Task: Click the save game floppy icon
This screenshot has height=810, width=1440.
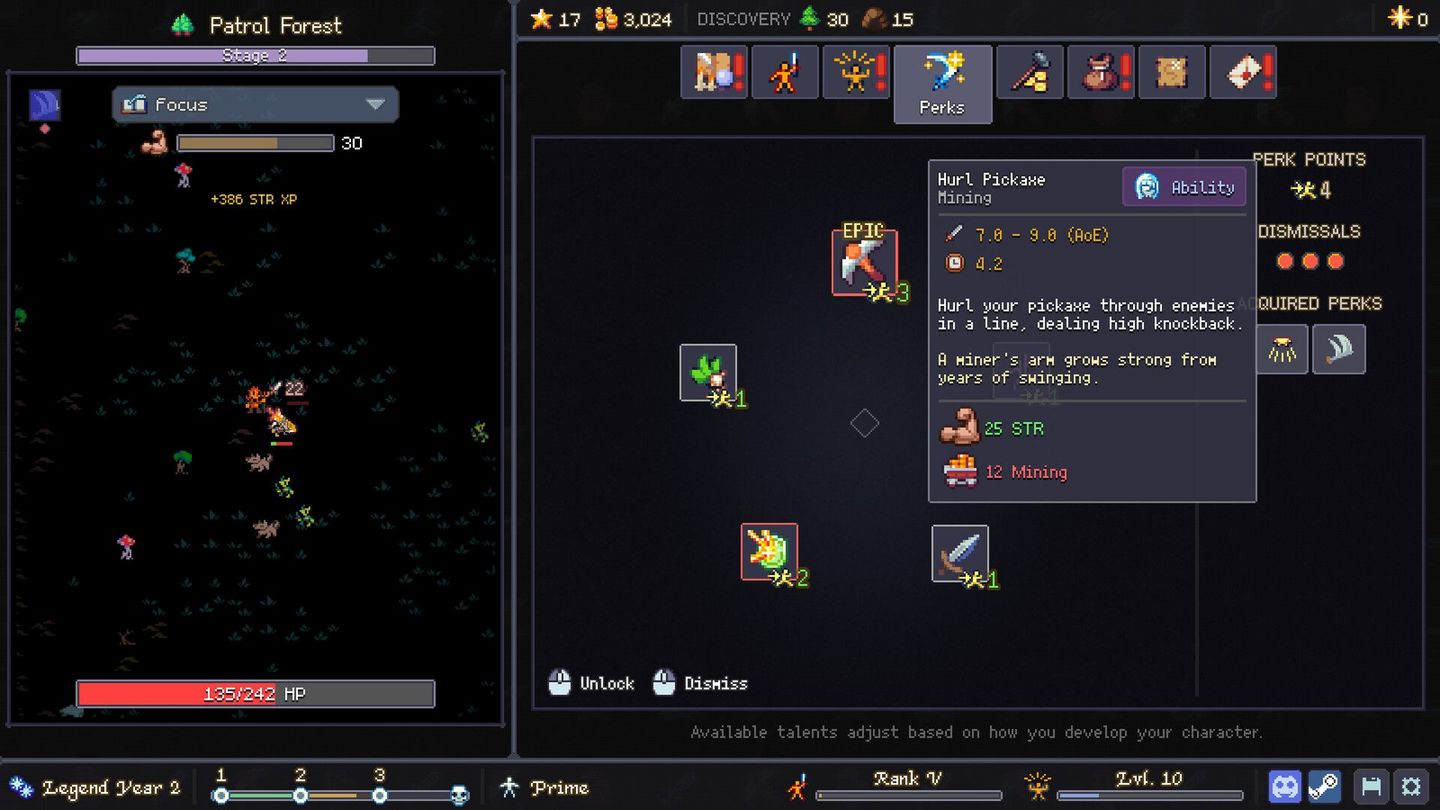Action: (x=1370, y=785)
